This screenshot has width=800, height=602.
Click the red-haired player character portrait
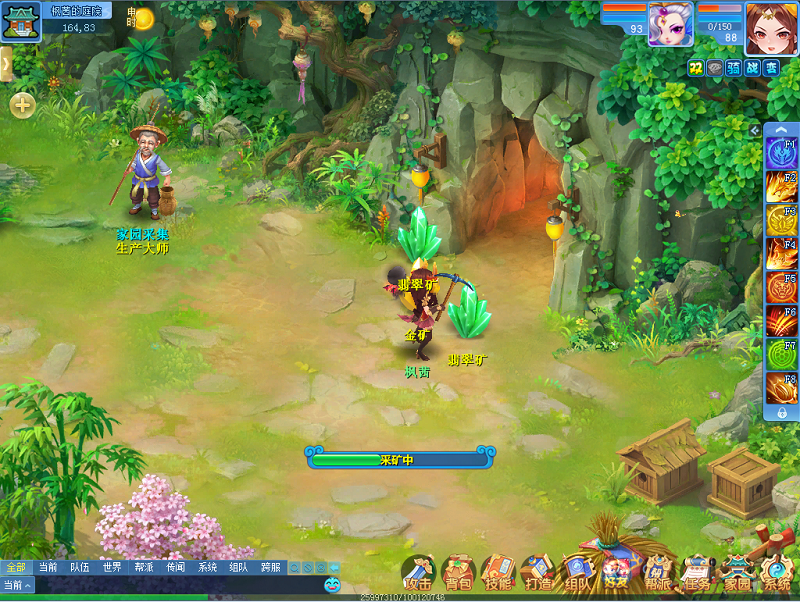(x=771, y=27)
